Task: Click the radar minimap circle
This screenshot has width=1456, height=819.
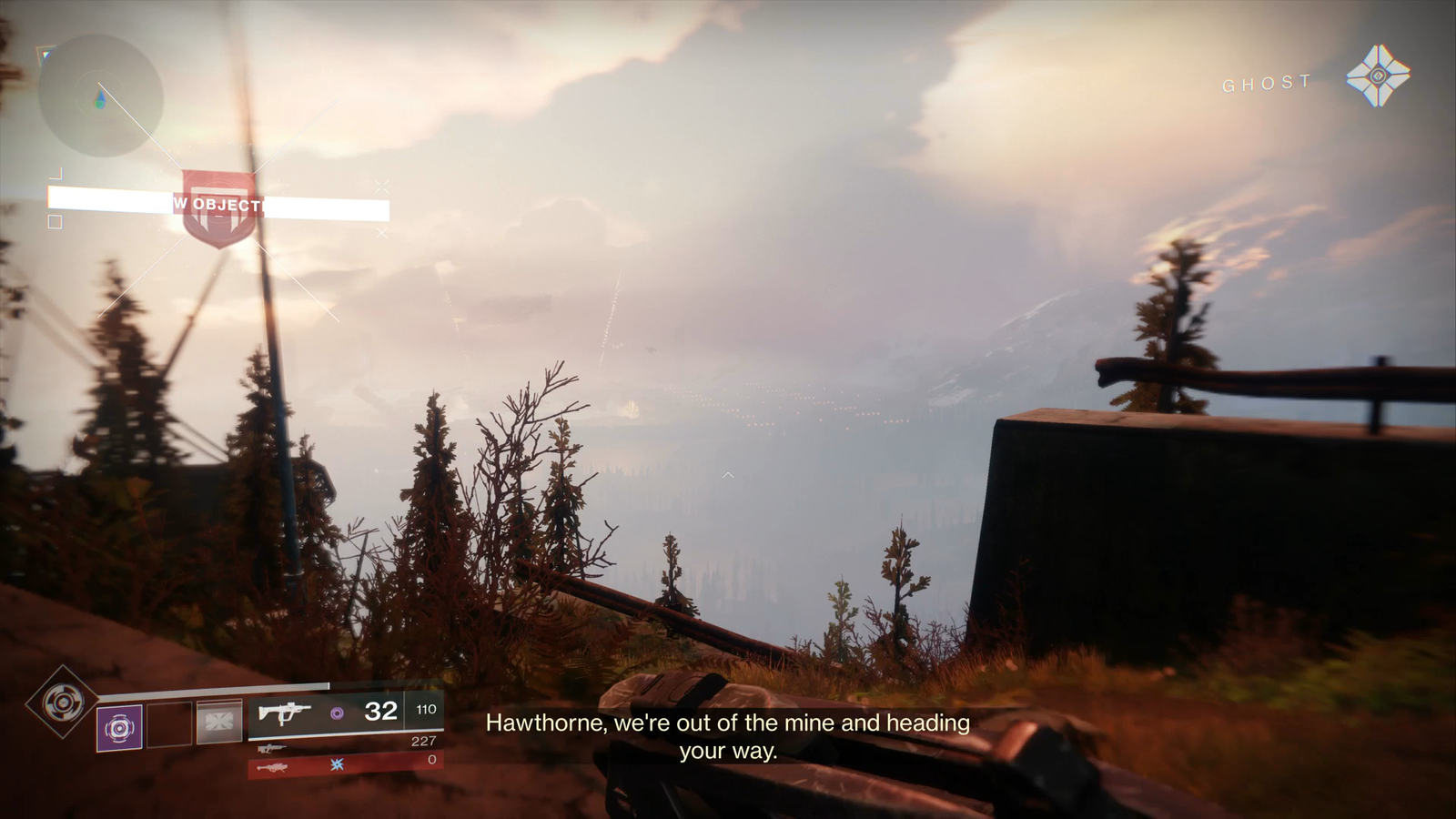Action: click(x=101, y=96)
